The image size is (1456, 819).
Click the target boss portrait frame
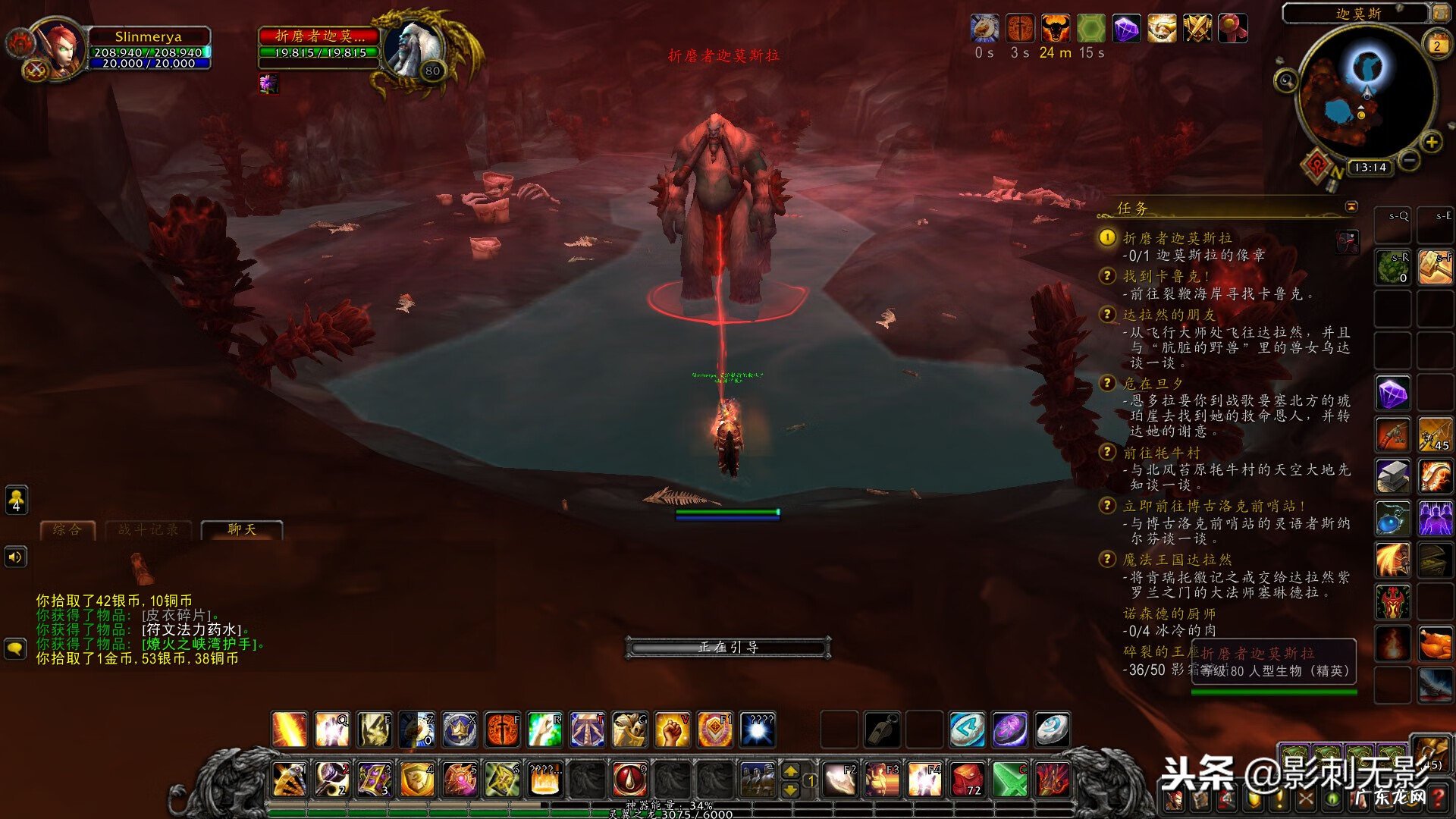(413, 47)
